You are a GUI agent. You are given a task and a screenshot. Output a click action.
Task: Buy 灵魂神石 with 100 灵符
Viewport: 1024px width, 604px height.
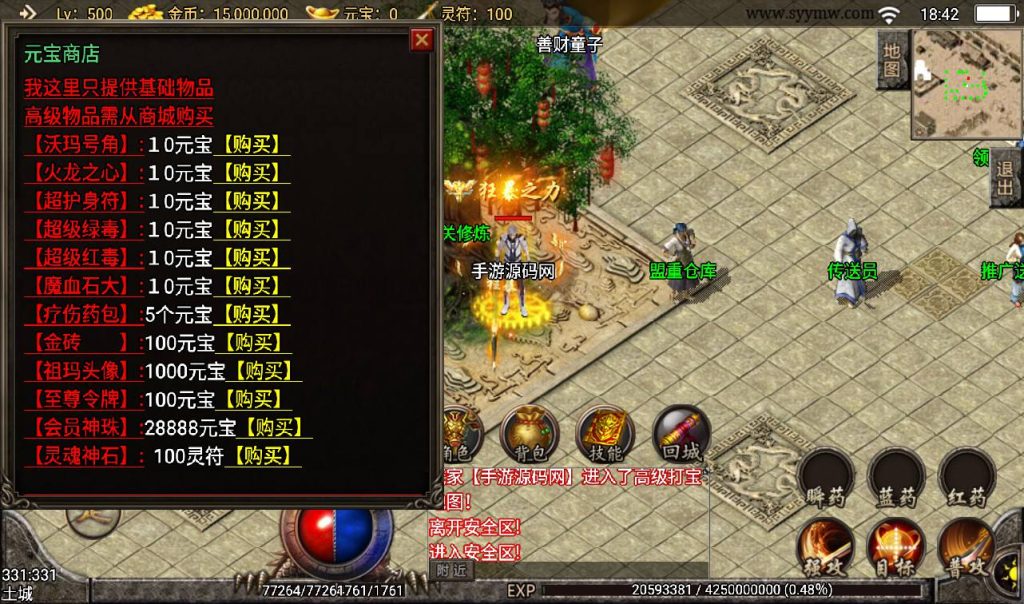[x=263, y=456]
